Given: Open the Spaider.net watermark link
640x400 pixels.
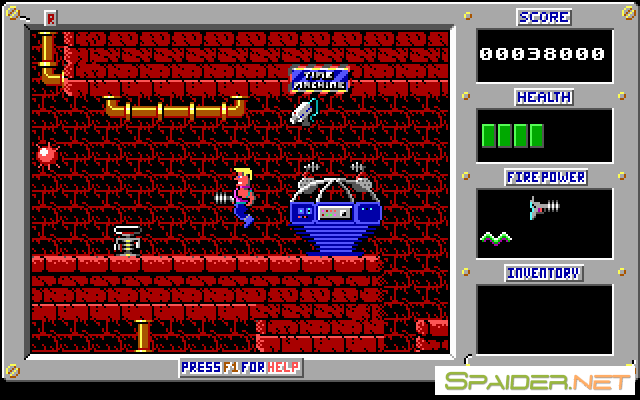Looking at the screenshot, I should (x=535, y=381).
